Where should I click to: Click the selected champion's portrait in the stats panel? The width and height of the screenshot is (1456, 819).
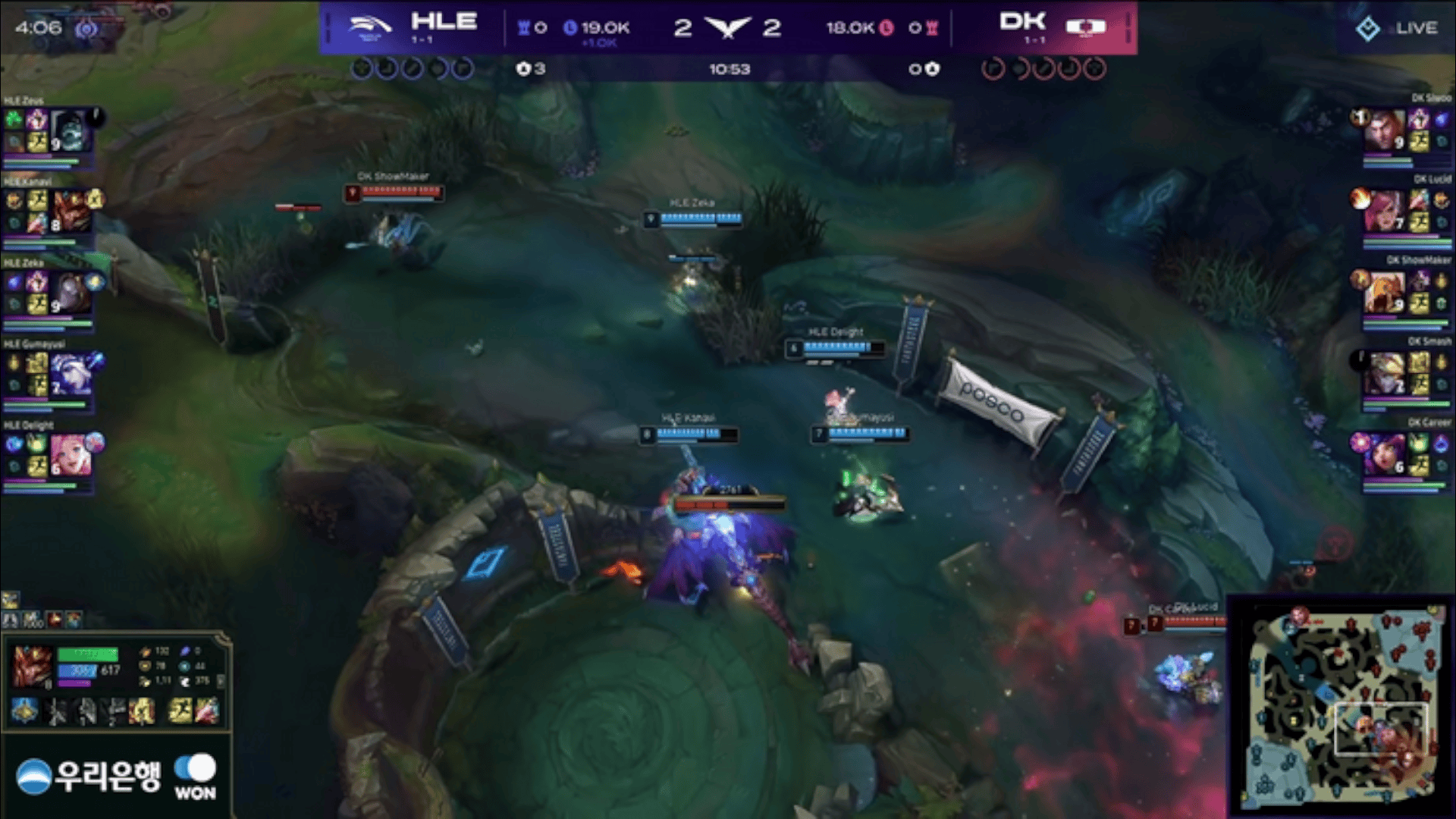pos(31,666)
